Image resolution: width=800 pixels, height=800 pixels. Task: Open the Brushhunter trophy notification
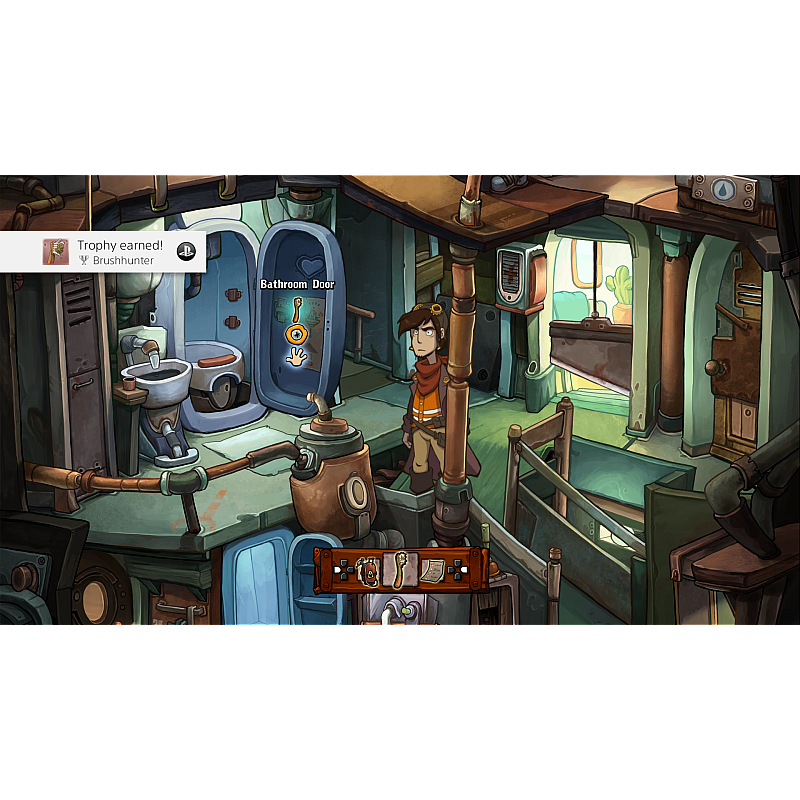103,251
